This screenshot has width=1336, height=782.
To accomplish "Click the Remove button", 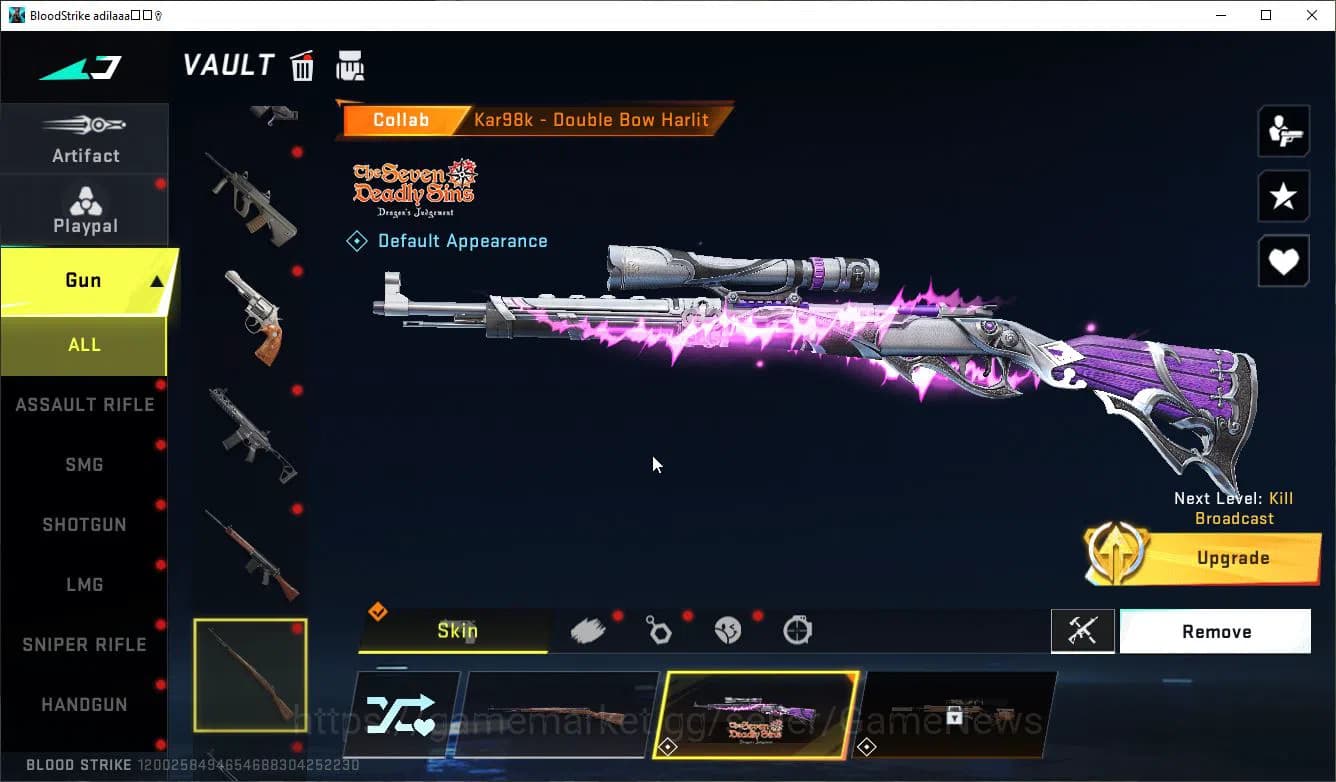I will click(1216, 631).
